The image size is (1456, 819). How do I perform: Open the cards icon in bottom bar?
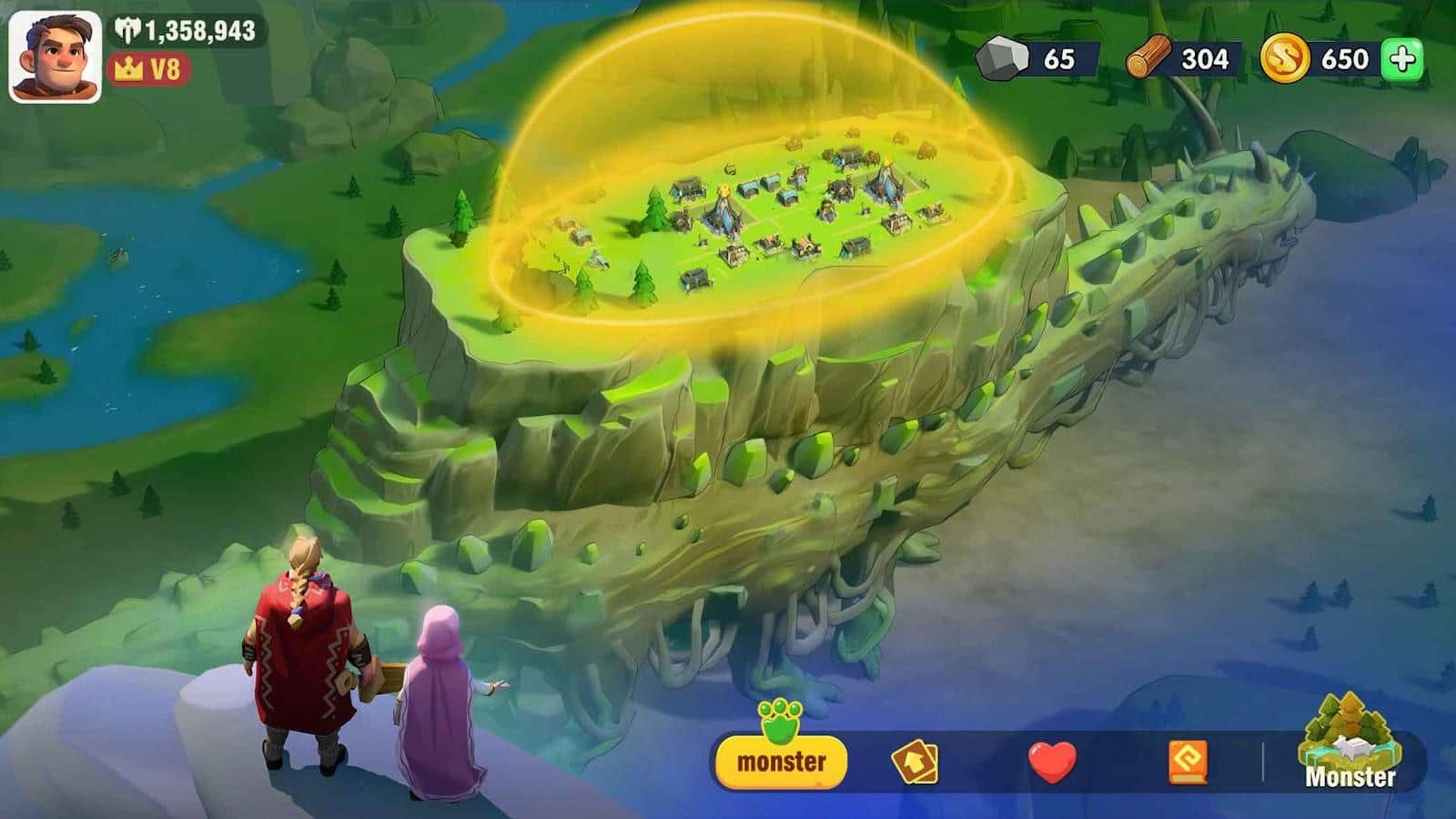click(x=915, y=762)
